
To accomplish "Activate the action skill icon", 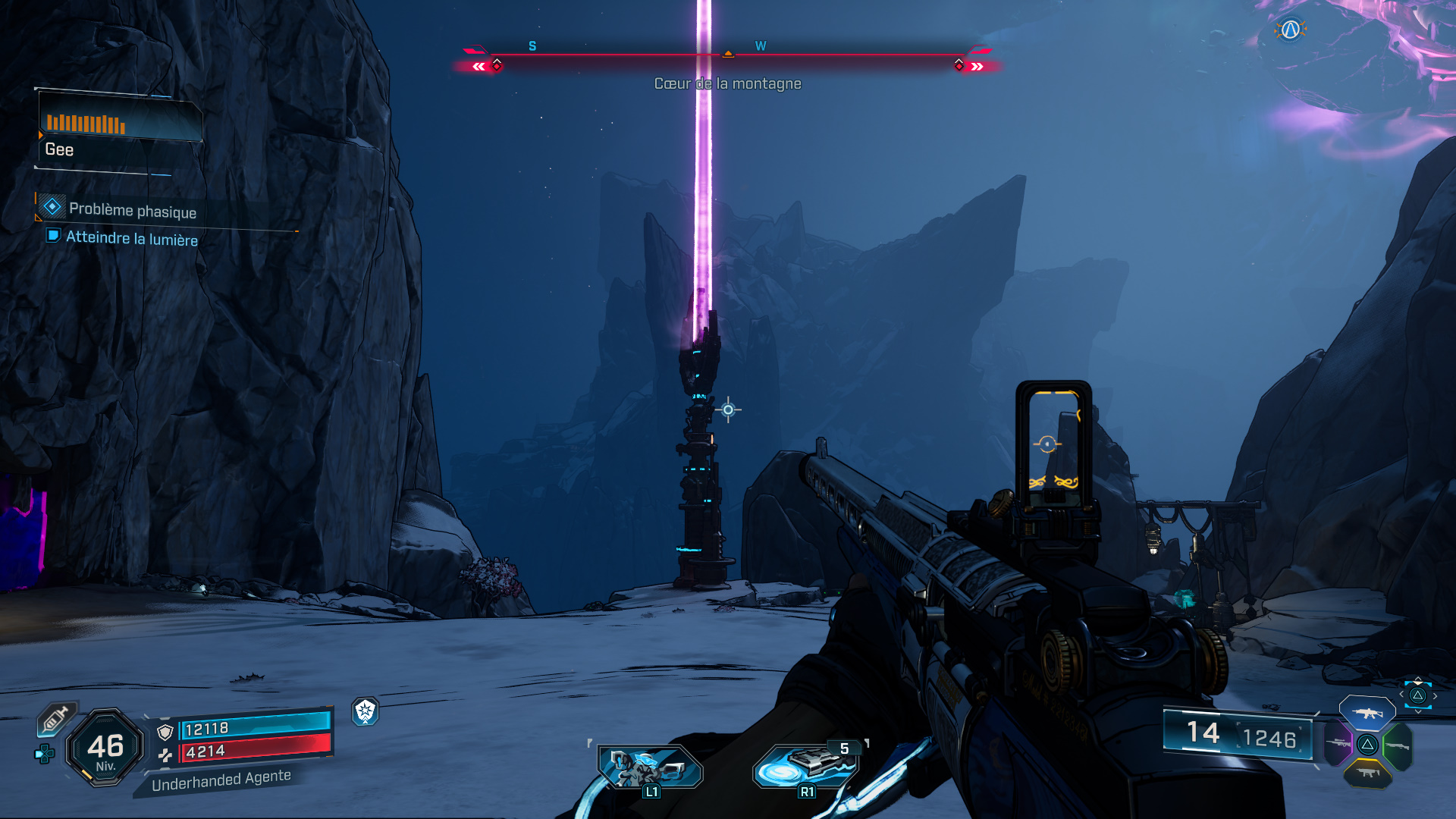I will [650, 767].
